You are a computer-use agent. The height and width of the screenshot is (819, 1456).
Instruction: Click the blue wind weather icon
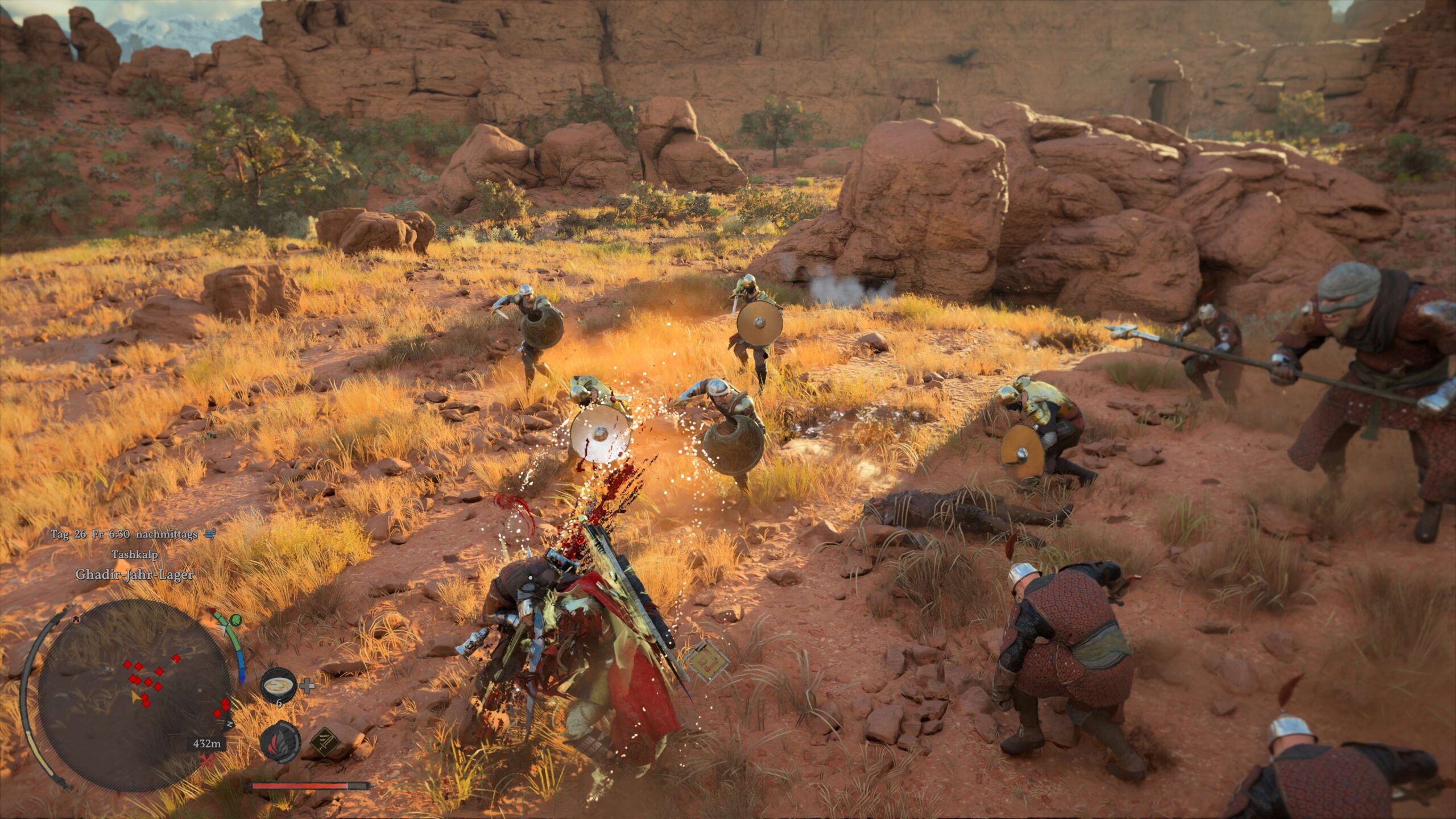click(x=210, y=534)
